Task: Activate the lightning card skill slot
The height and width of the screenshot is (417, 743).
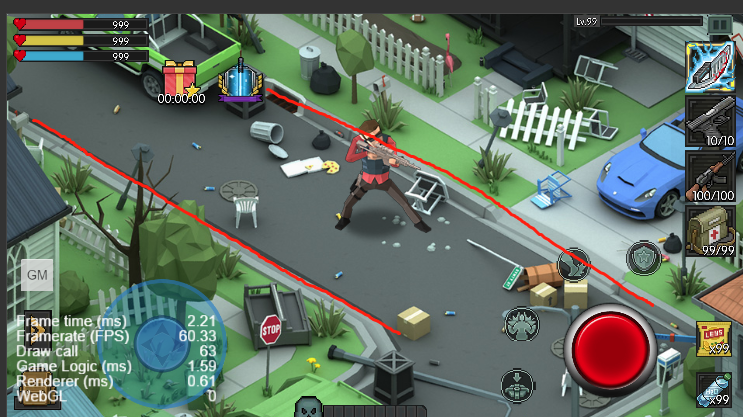Action: pos(711,68)
